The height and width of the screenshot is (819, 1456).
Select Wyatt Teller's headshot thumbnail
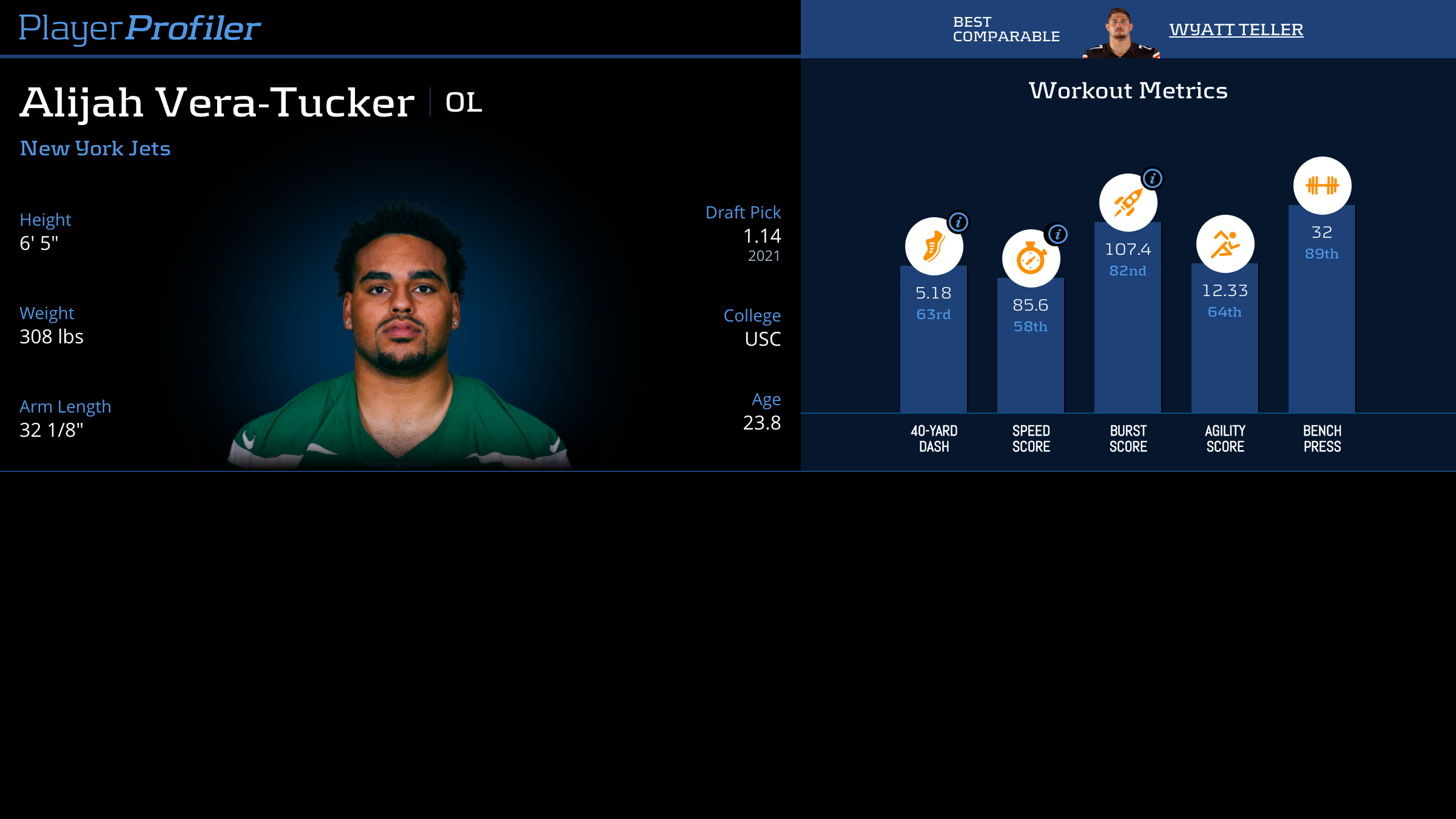tap(1120, 33)
